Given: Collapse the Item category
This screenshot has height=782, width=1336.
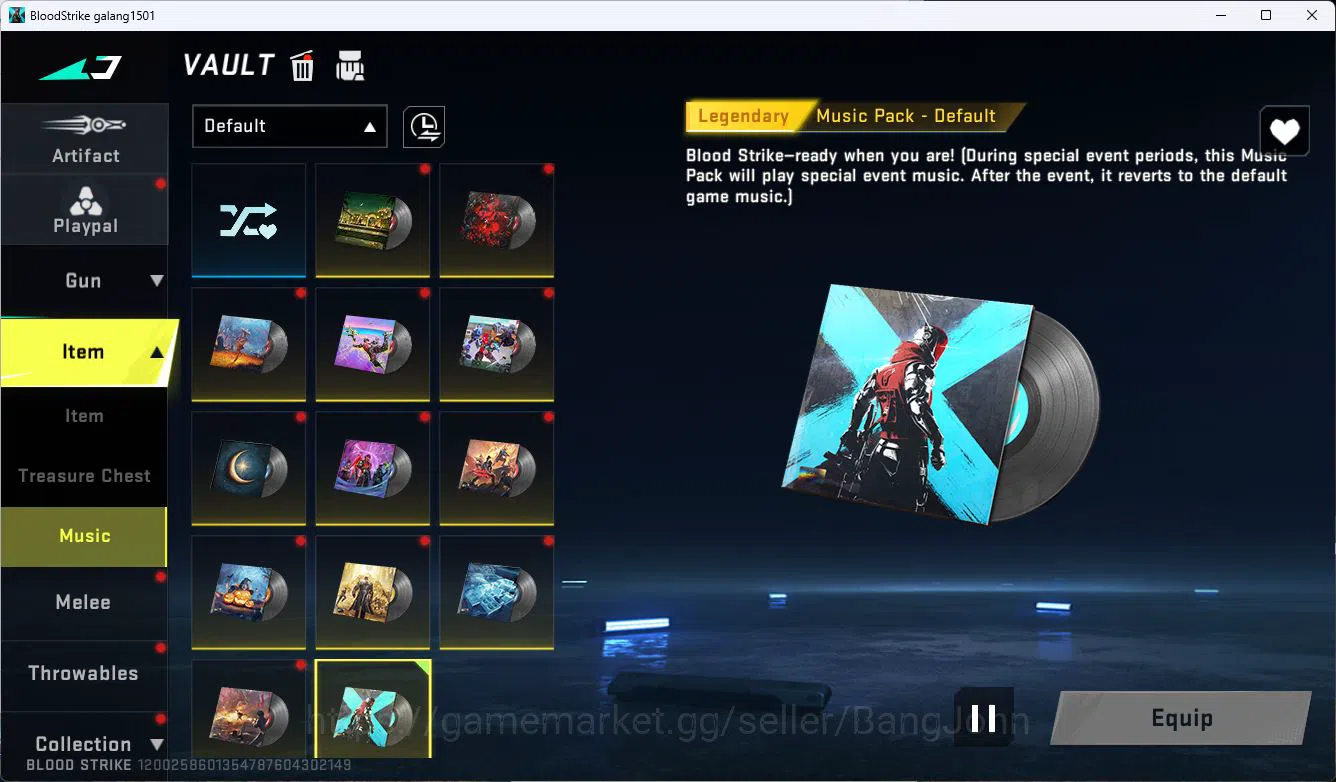Looking at the screenshot, I should coord(84,351).
